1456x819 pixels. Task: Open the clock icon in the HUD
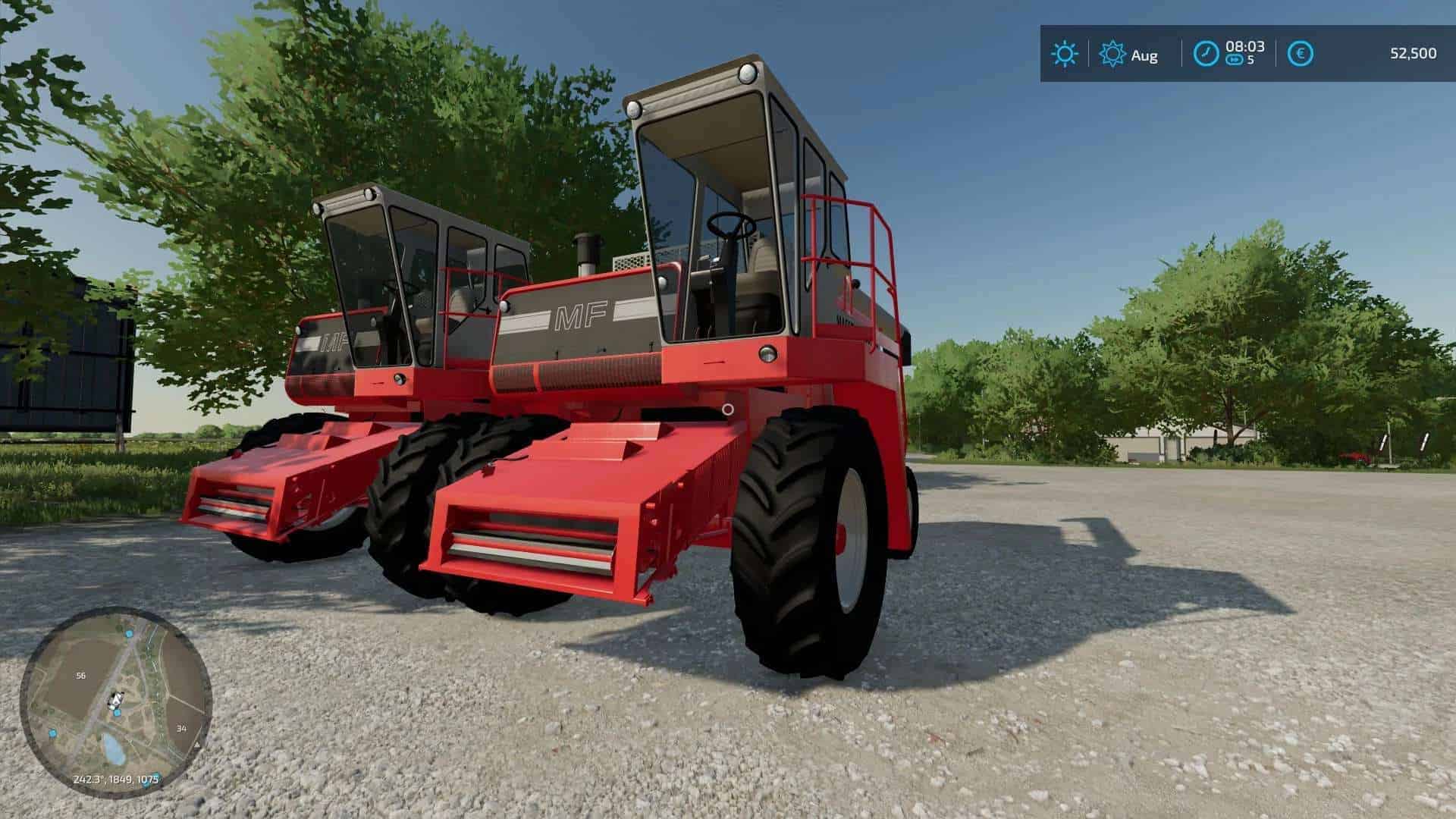click(x=1207, y=52)
